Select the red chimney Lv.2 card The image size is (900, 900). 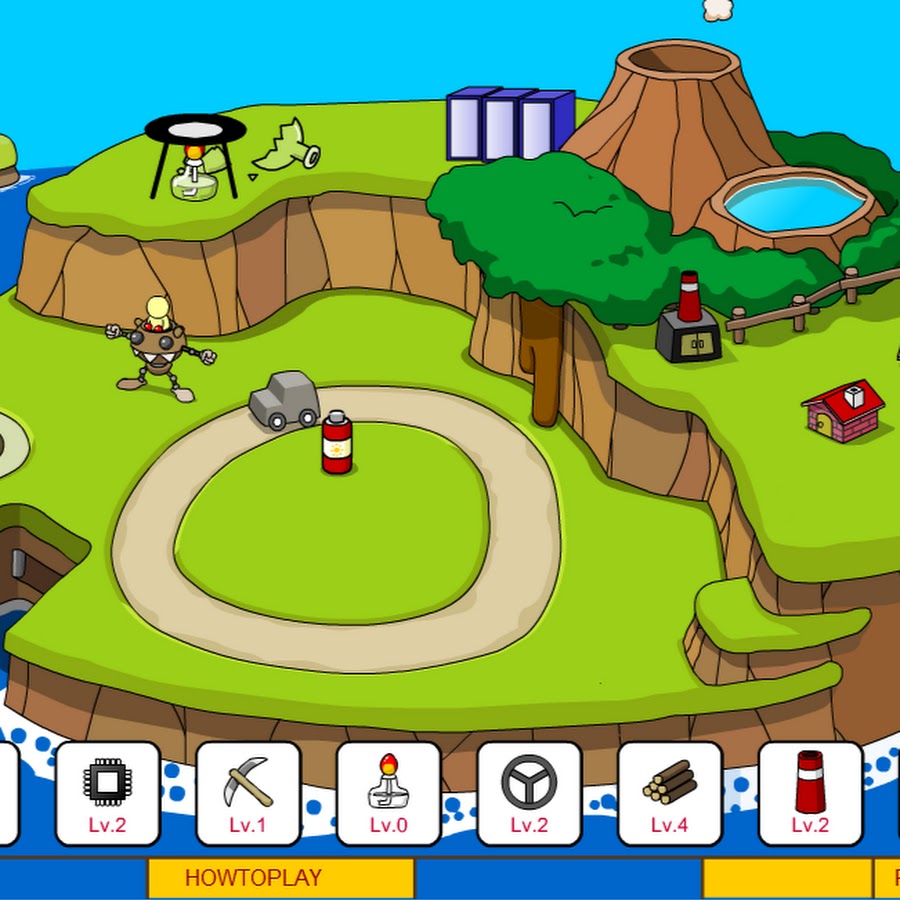pyautogui.click(x=810, y=793)
